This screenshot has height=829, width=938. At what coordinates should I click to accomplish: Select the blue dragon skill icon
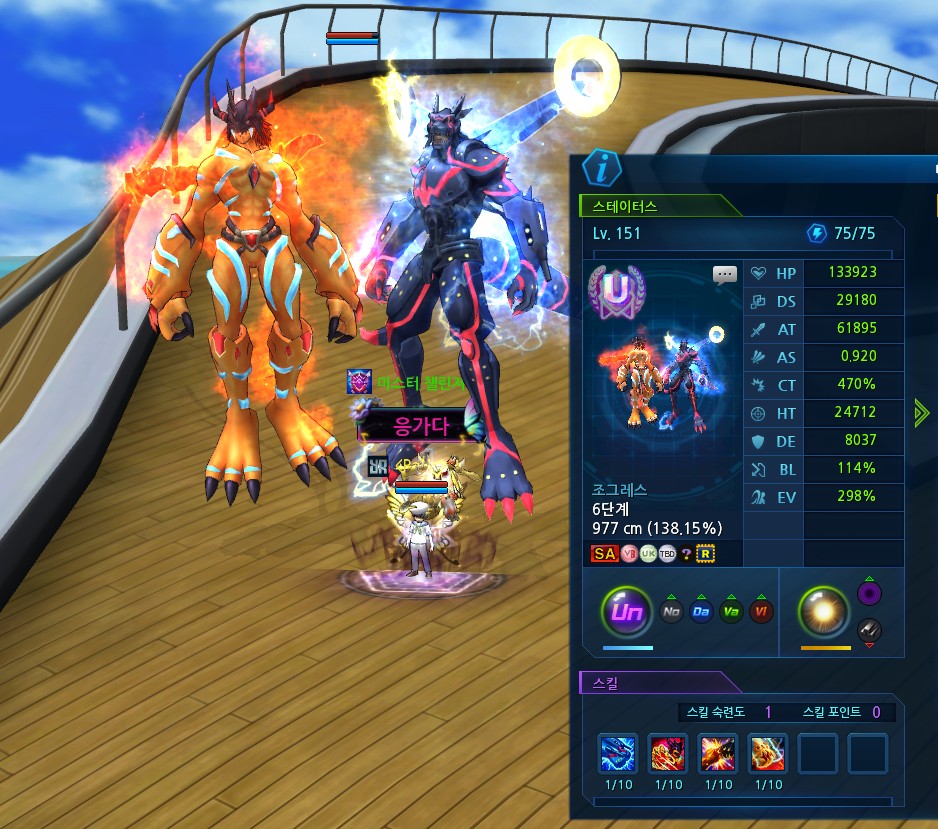coord(618,753)
